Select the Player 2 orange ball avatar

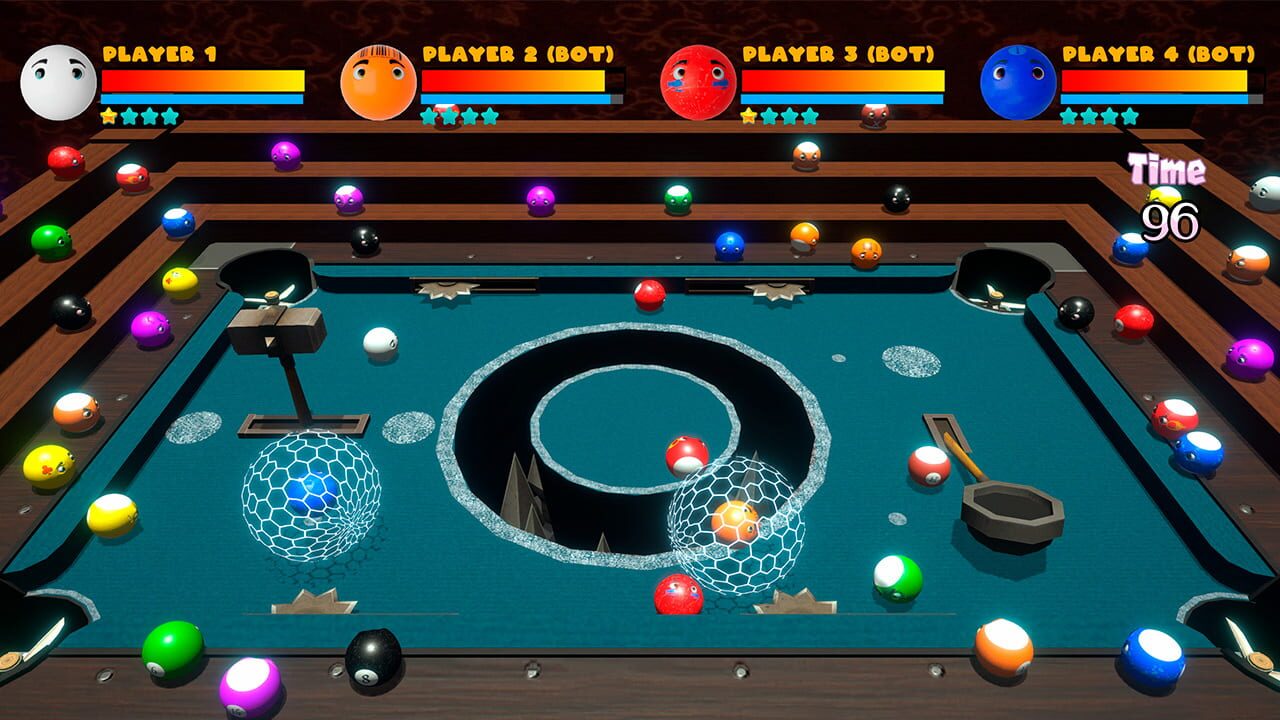pos(377,78)
